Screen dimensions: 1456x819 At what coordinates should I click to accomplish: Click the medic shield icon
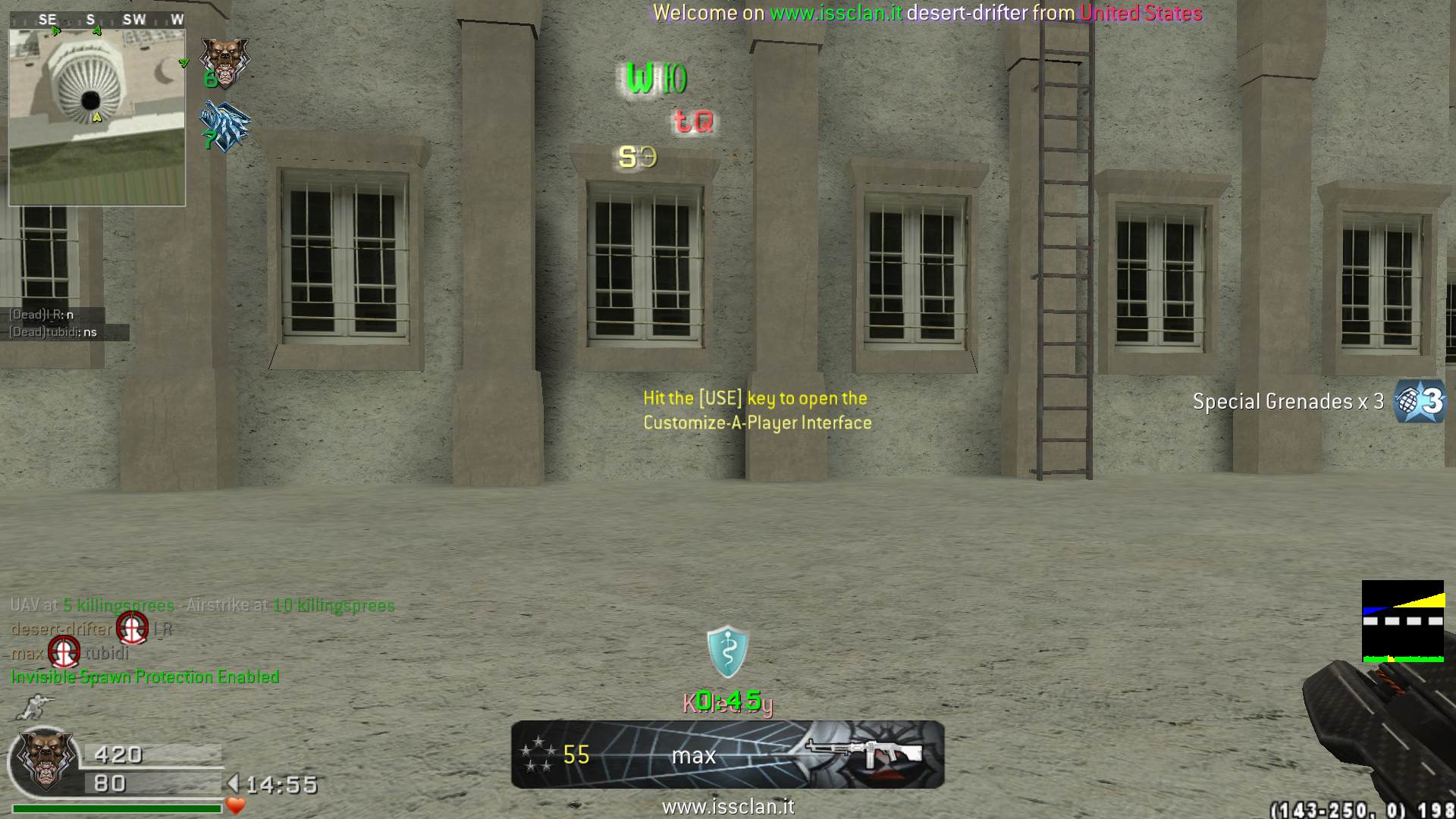pyautogui.click(x=727, y=651)
